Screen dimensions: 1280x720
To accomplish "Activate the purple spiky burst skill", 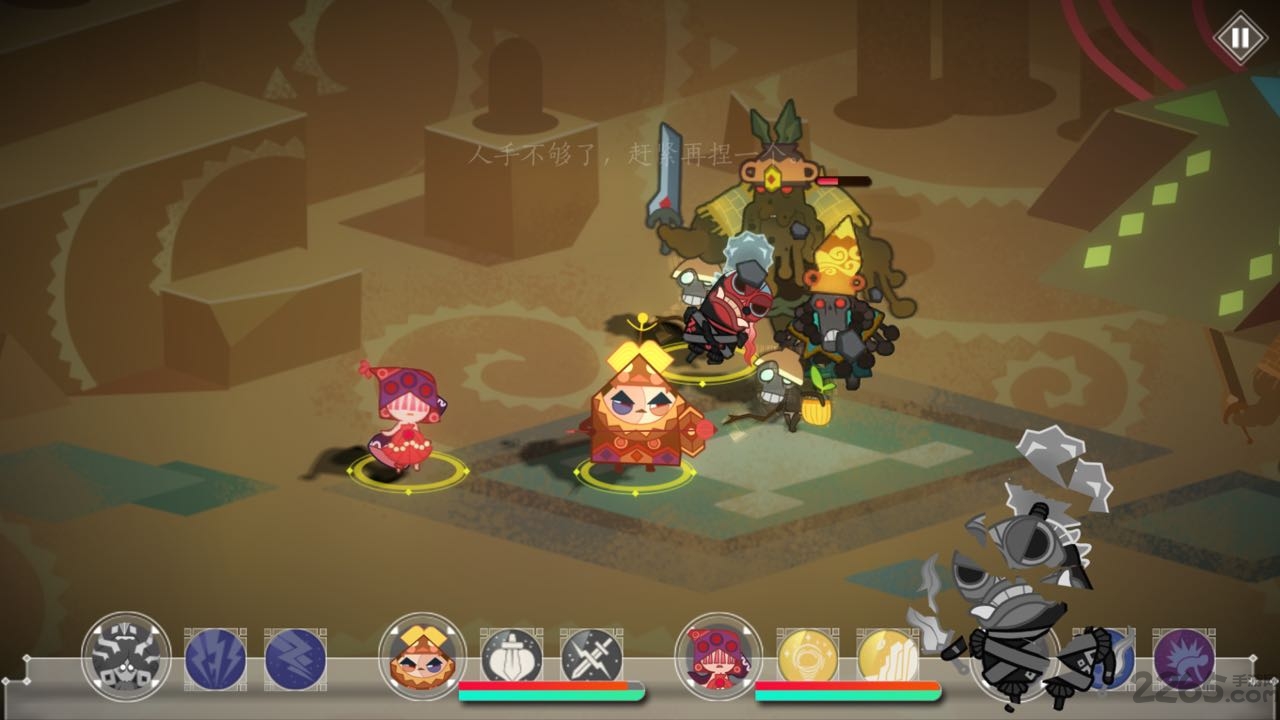I will (x=1184, y=658).
